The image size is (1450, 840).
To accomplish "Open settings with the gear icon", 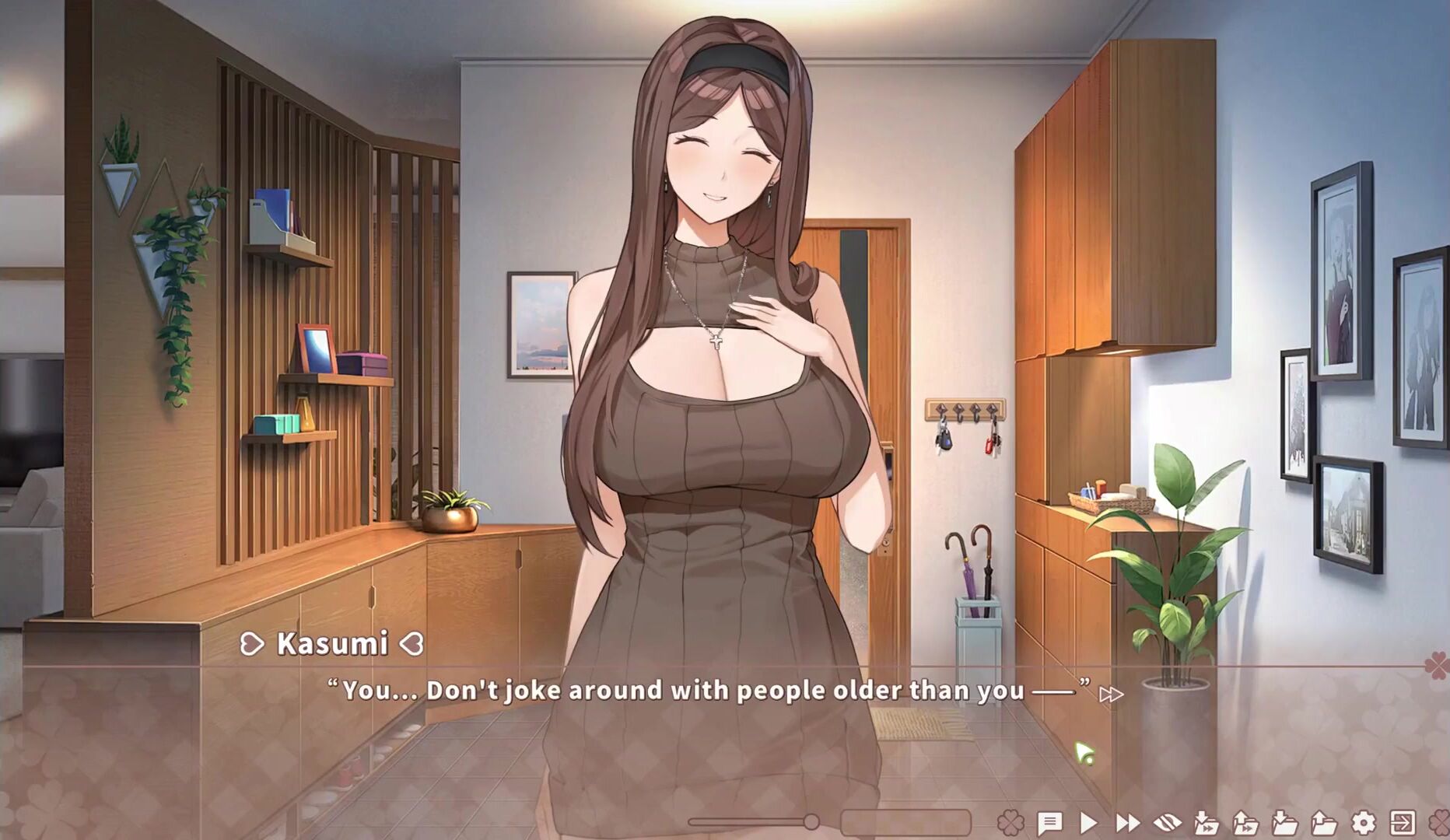I will point(1363,822).
